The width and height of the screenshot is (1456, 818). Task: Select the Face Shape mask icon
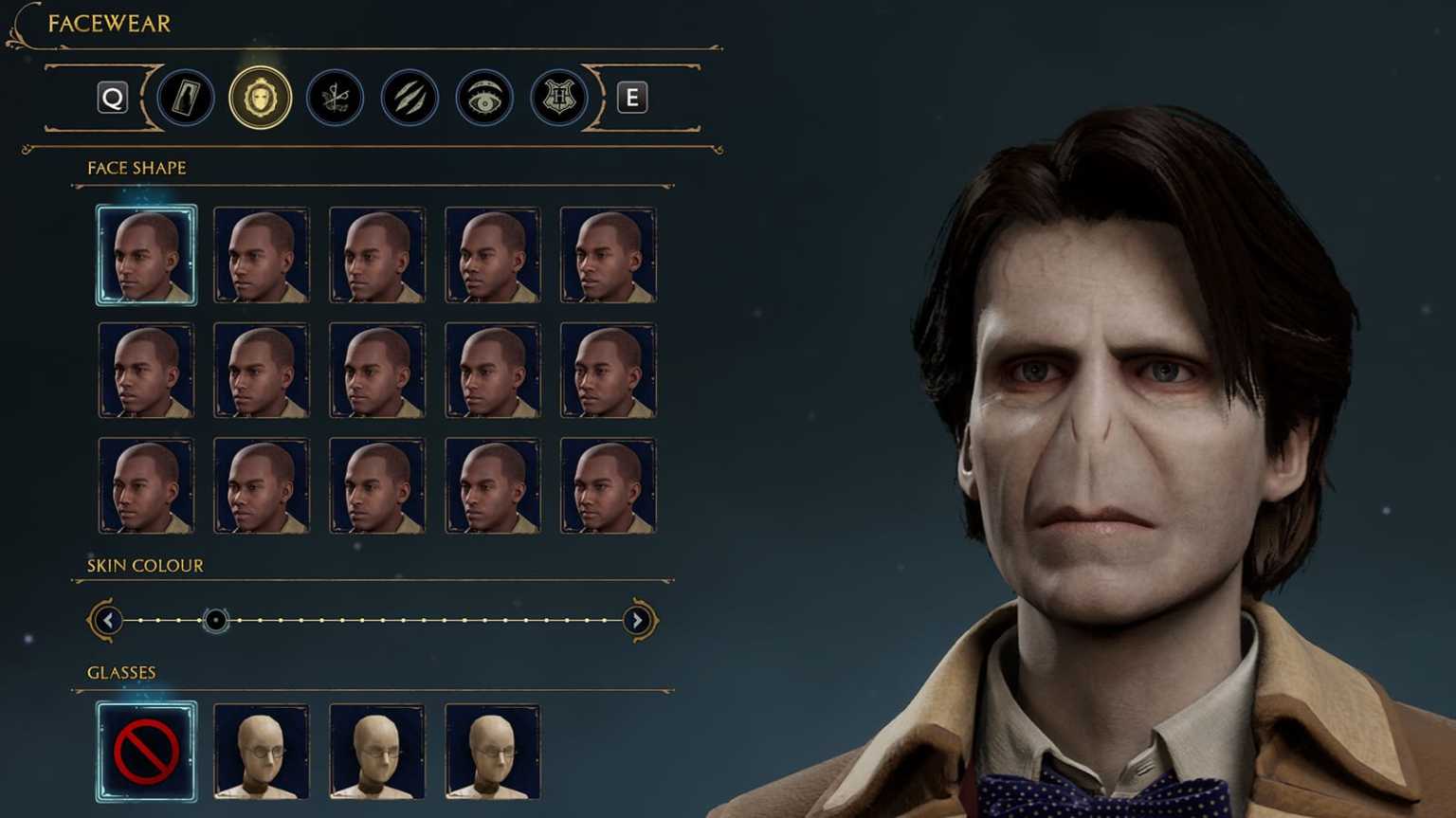point(261,97)
